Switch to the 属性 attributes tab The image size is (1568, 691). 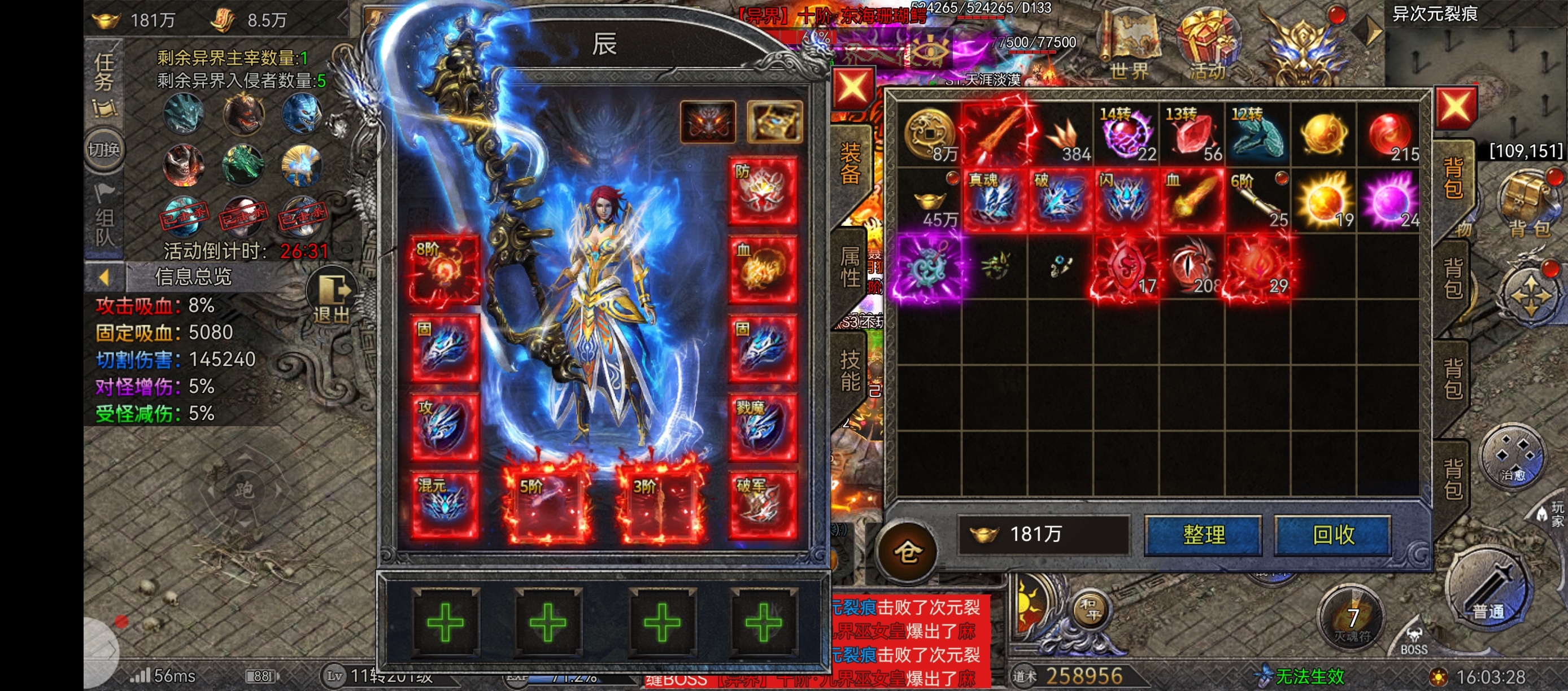pyautogui.click(x=850, y=266)
